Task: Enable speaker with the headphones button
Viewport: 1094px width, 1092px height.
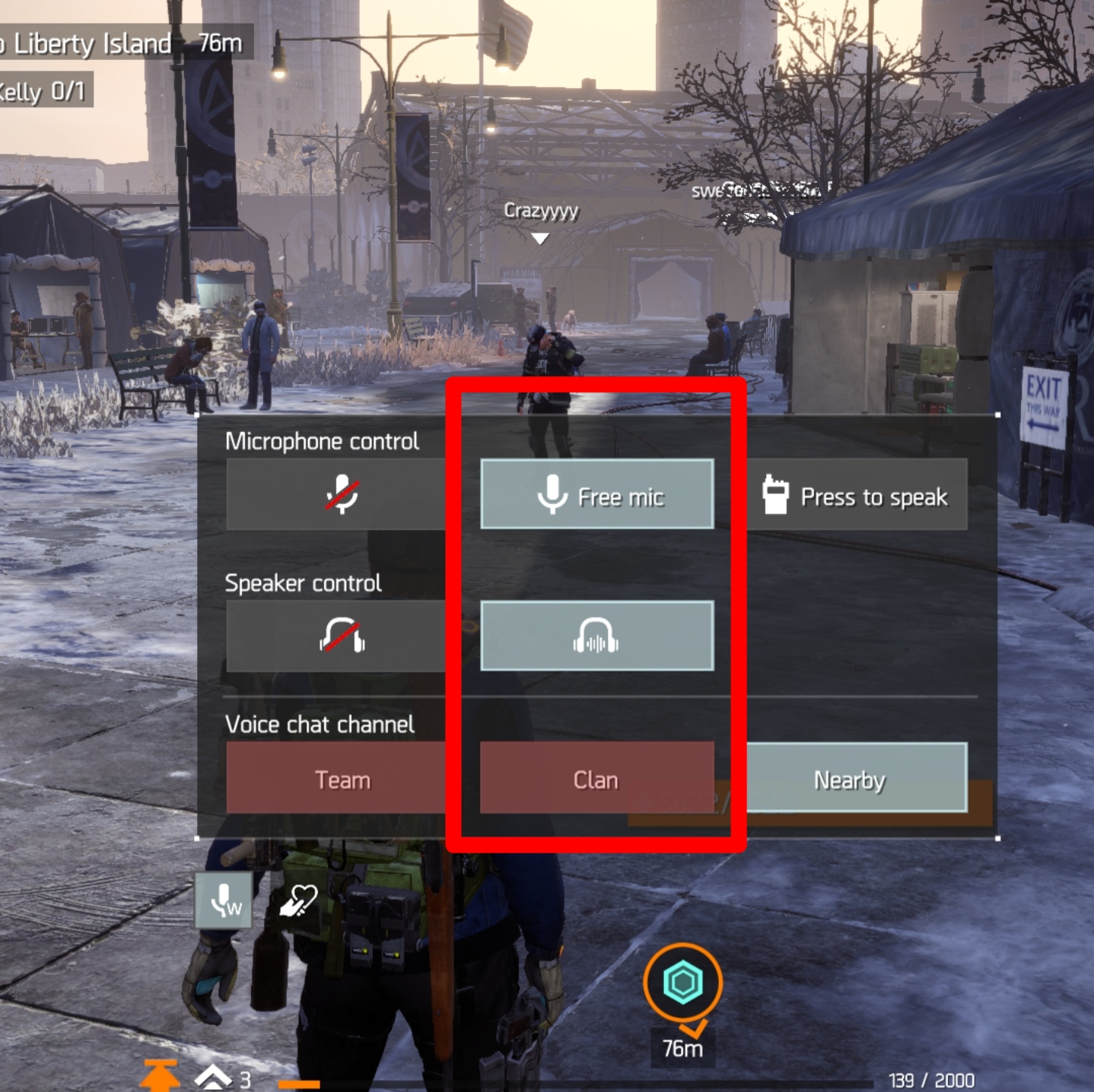Action: click(x=597, y=636)
